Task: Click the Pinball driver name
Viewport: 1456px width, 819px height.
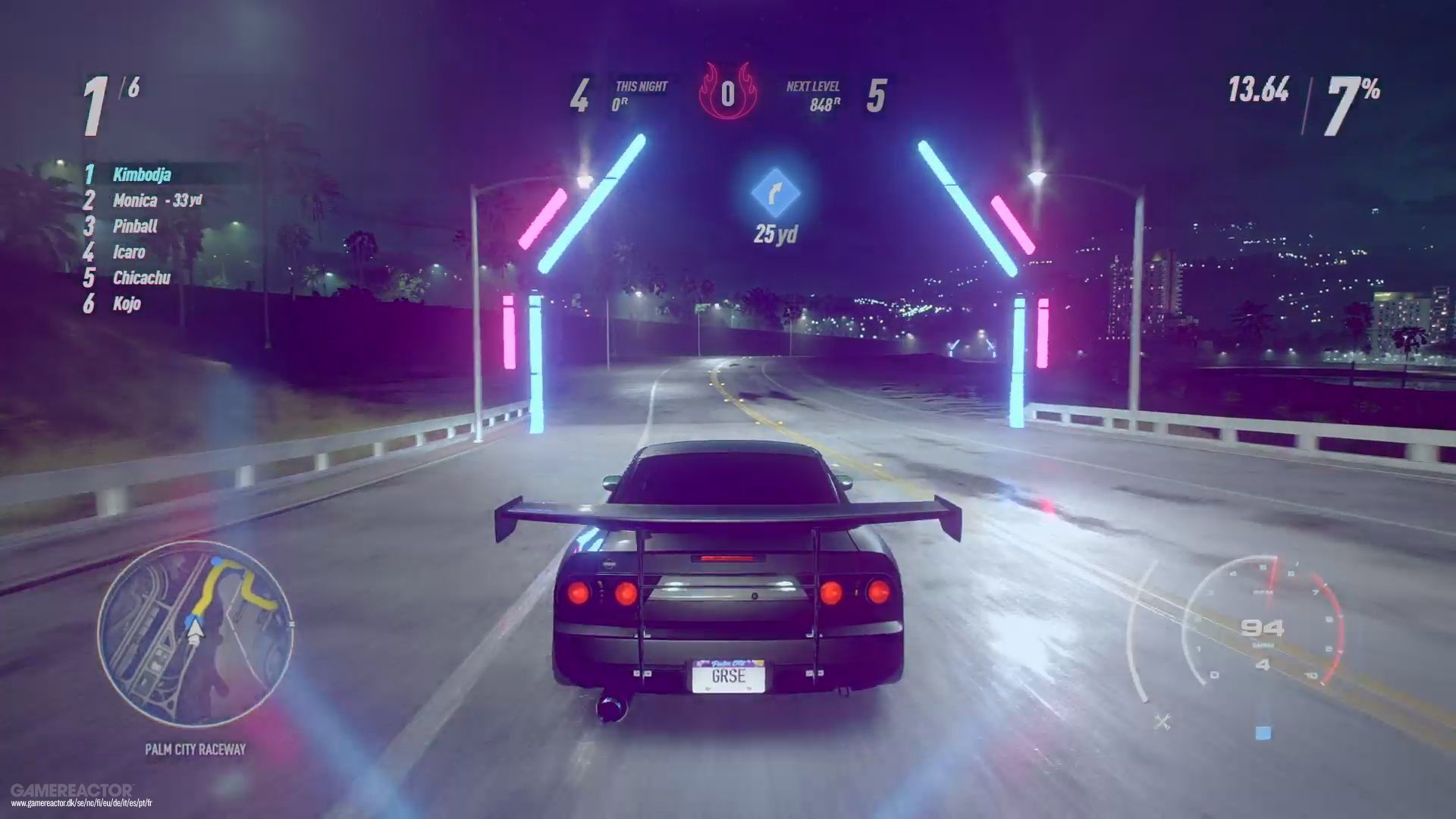Action: click(135, 227)
